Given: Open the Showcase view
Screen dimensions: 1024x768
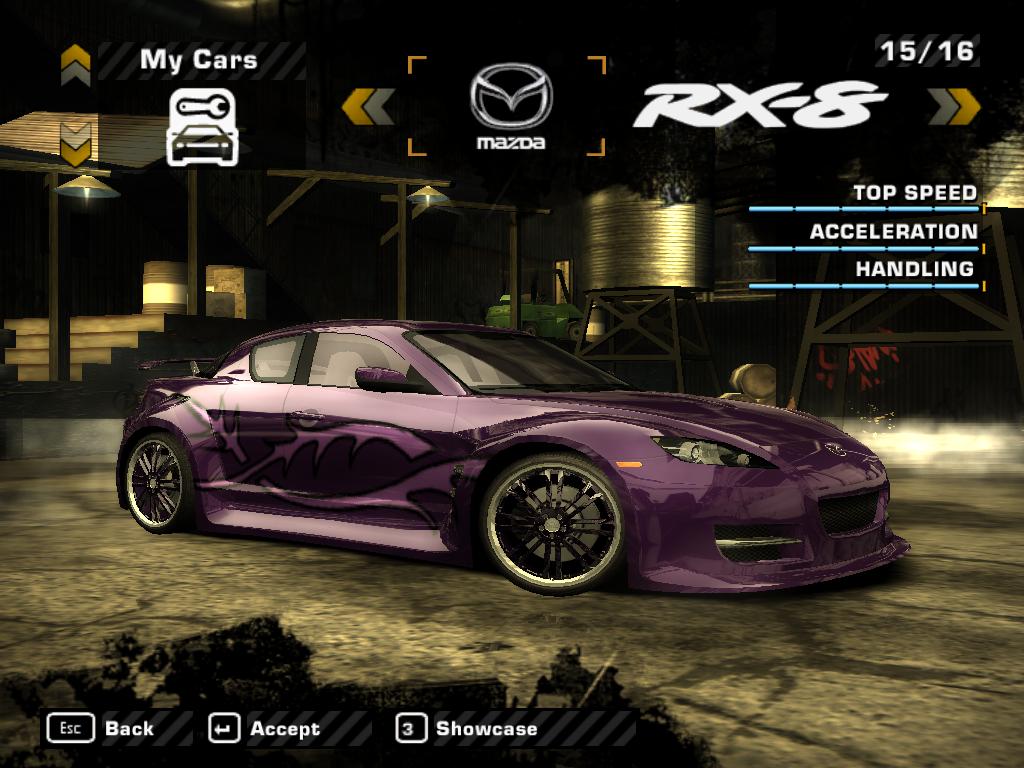Looking at the screenshot, I should click(468, 729).
